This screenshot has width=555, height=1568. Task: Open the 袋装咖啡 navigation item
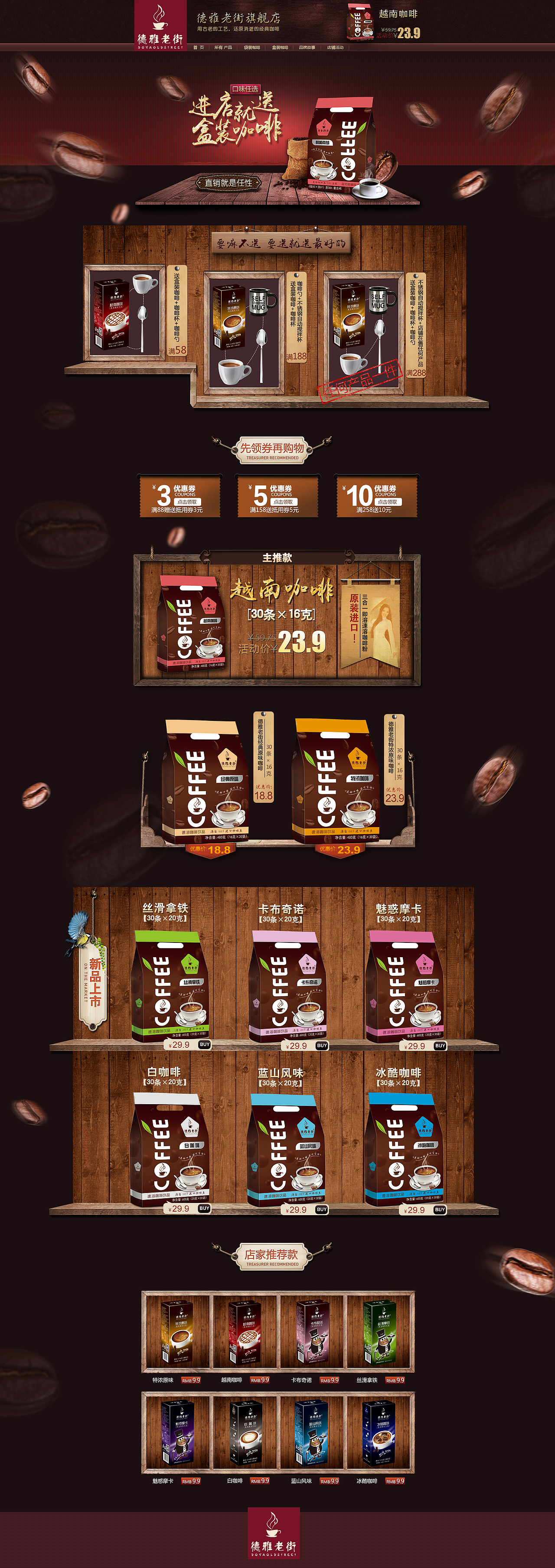tap(252, 47)
